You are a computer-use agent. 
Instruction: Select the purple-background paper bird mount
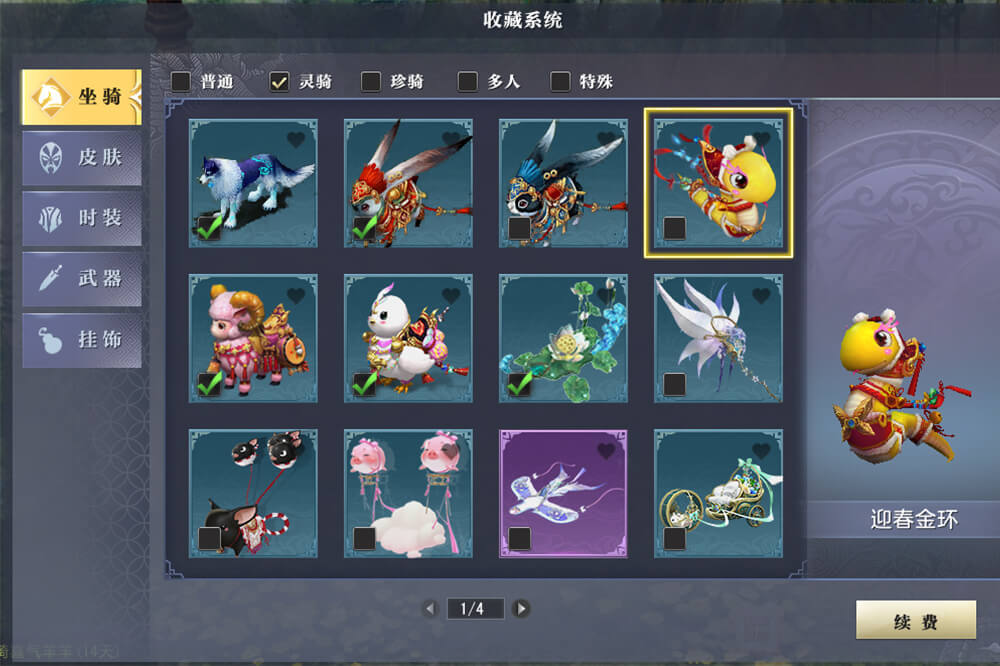click(563, 493)
